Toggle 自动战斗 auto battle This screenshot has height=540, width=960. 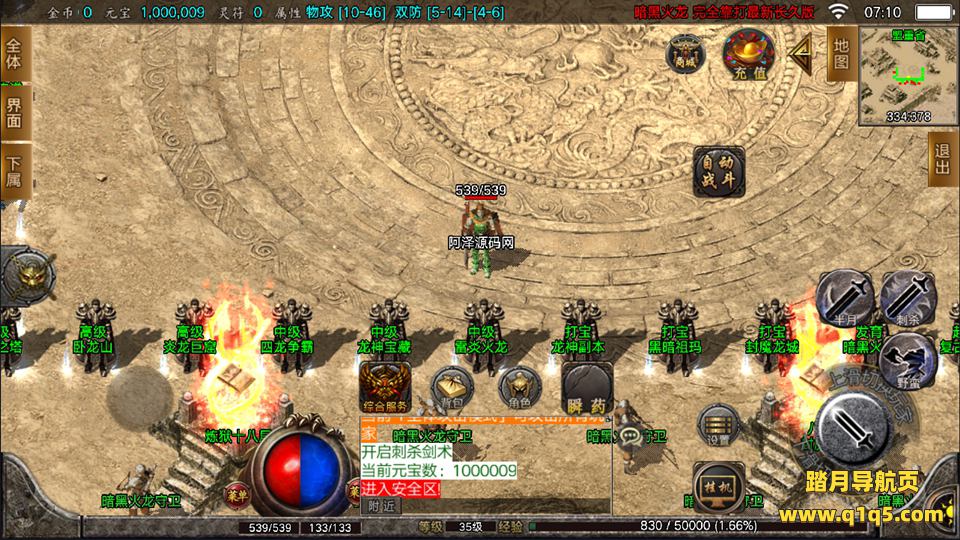[718, 170]
